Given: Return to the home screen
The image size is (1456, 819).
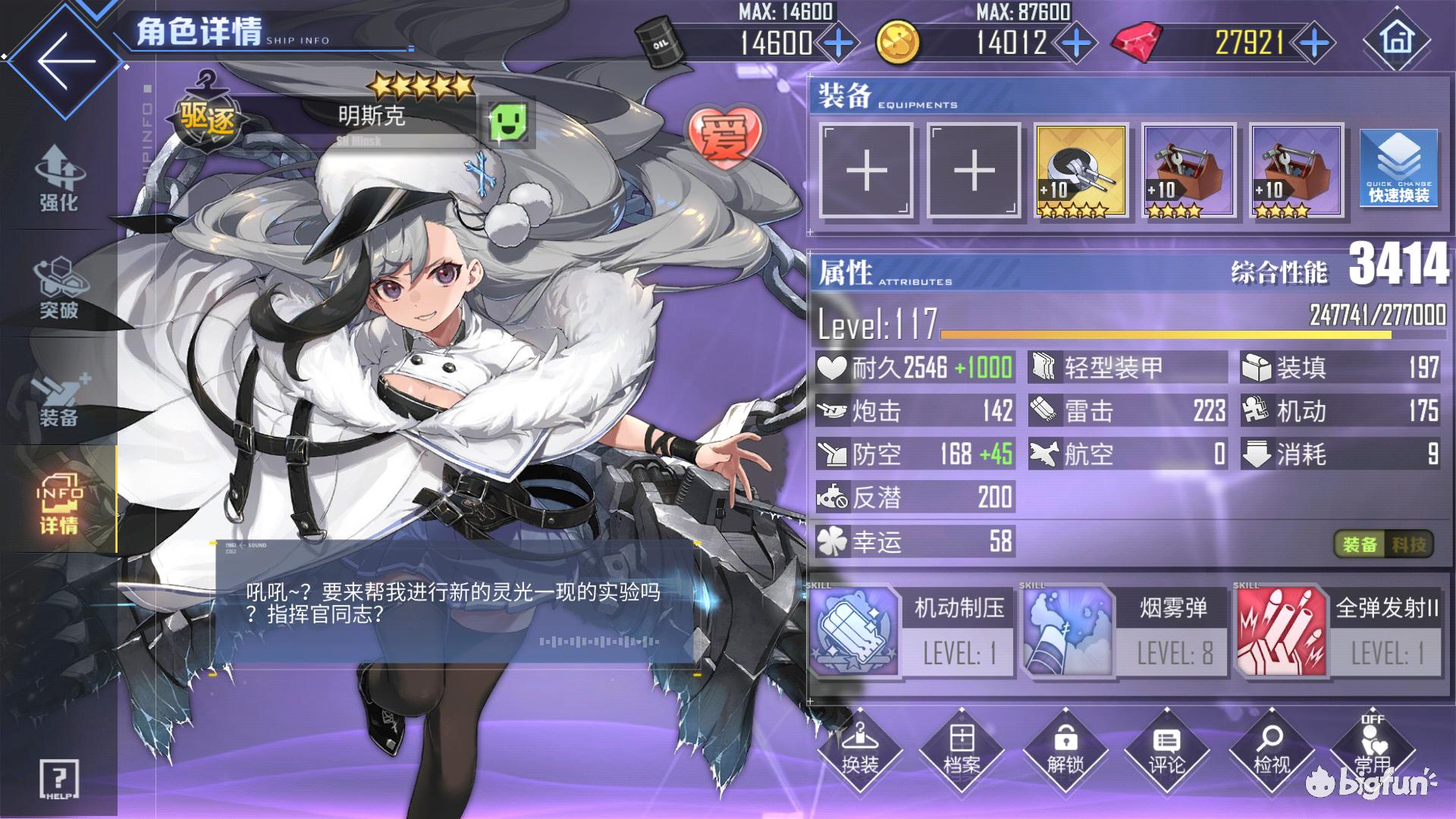Looking at the screenshot, I should pos(1397,39).
